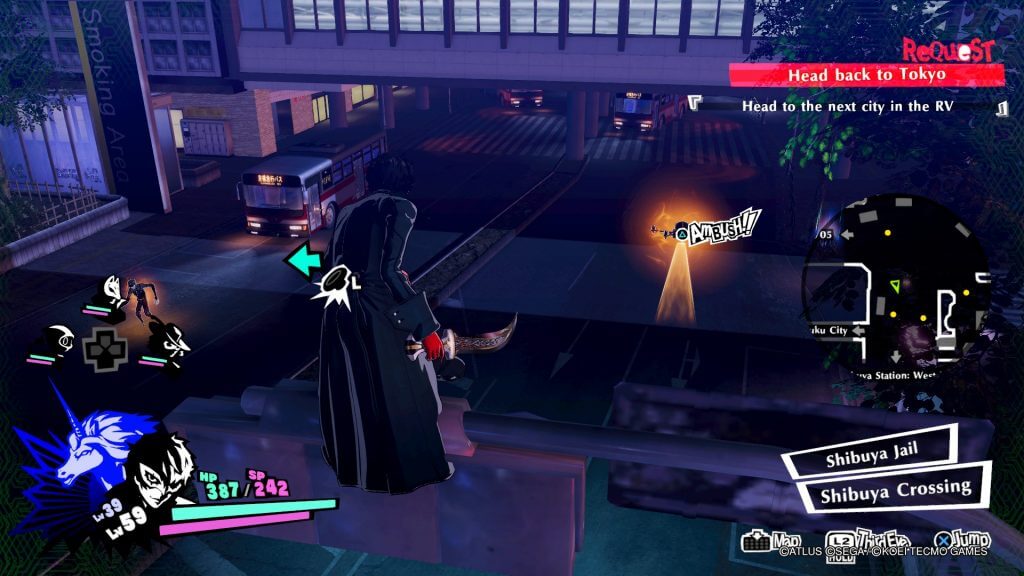Switch to the skull mask party member
This screenshot has height=576, width=1024.
point(60,340)
